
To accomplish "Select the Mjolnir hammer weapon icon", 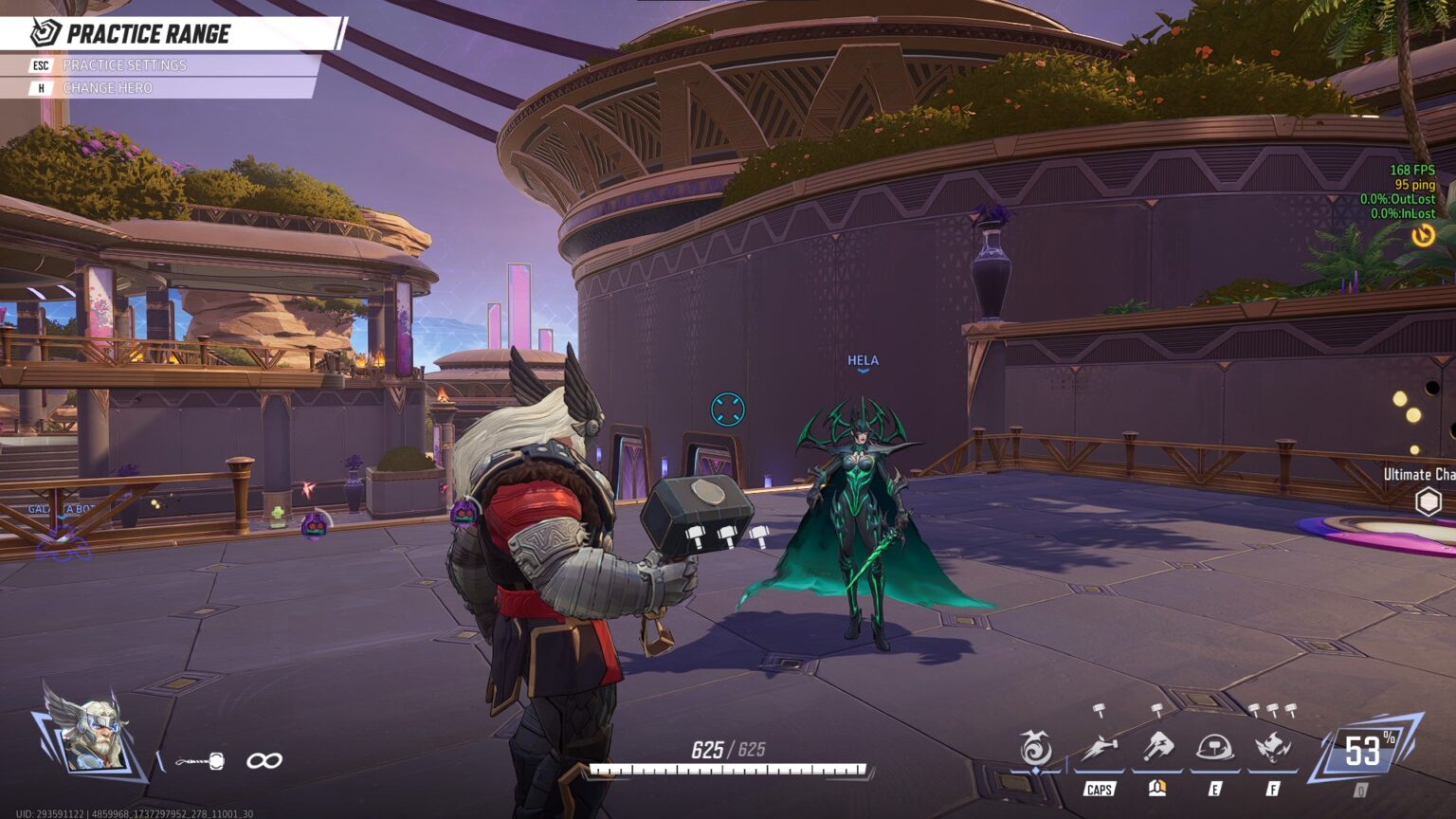I will point(202,760).
